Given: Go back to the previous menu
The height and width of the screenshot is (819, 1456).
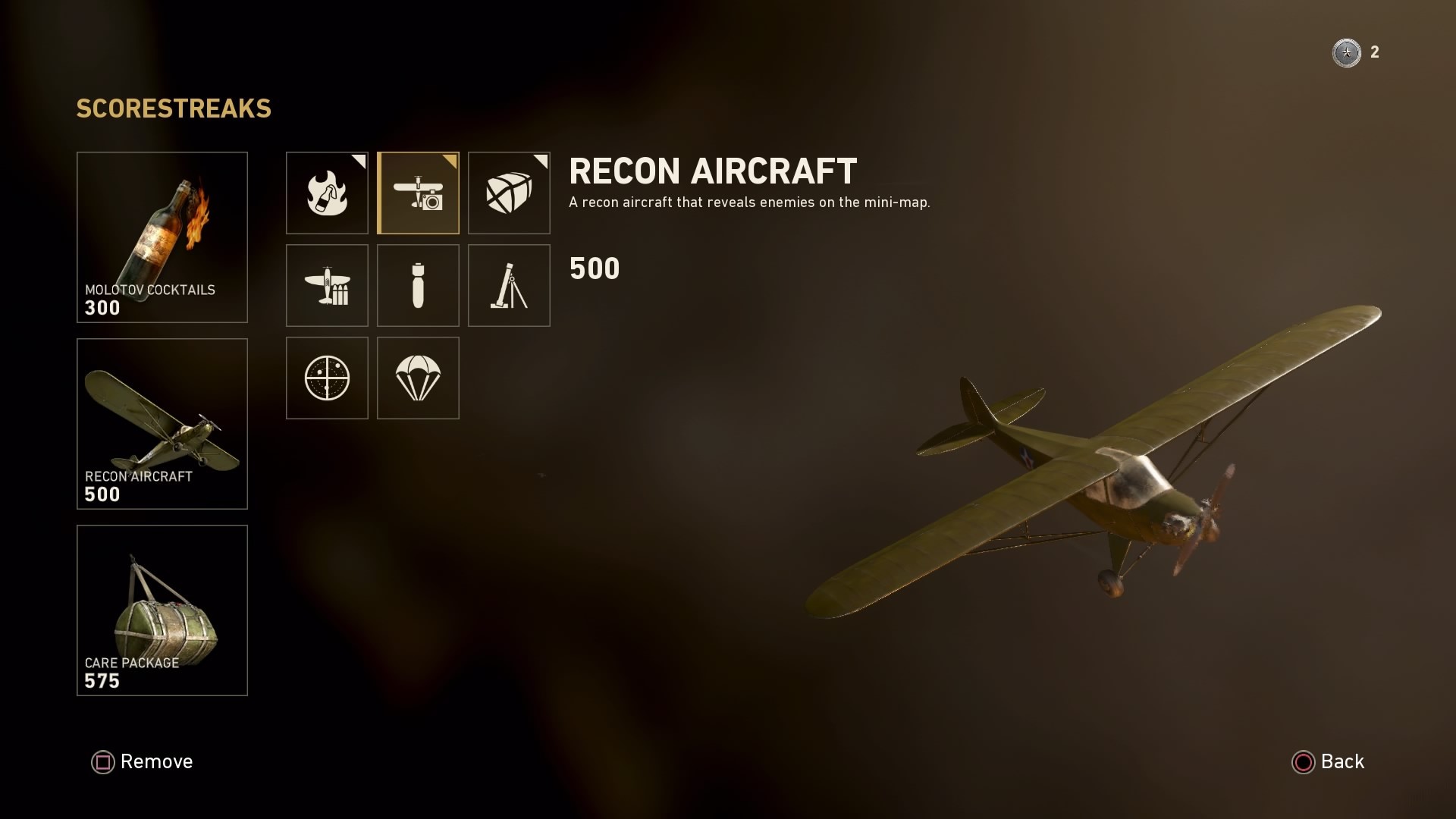Looking at the screenshot, I should click(1328, 761).
